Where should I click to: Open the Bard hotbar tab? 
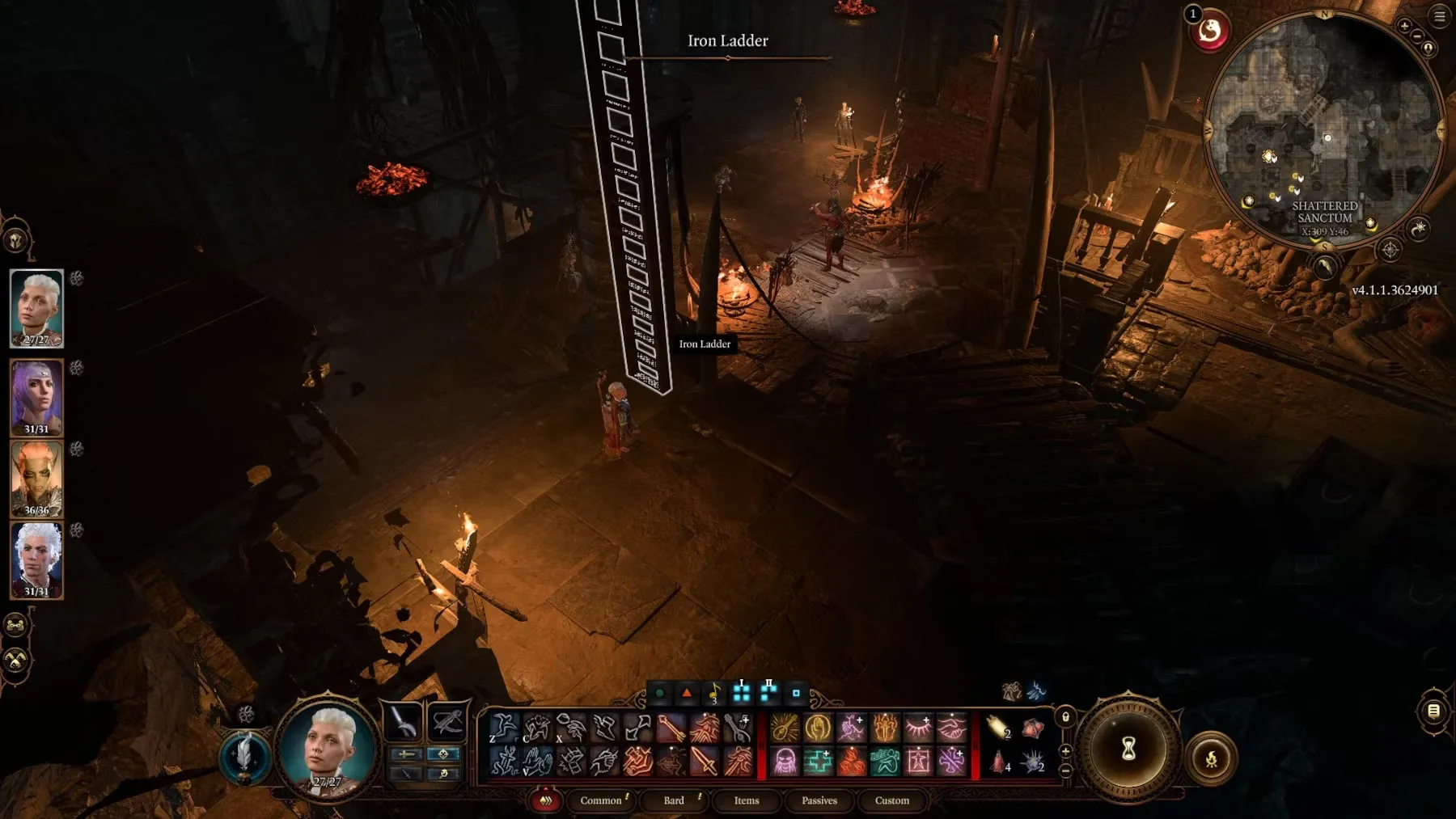tap(674, 800)
